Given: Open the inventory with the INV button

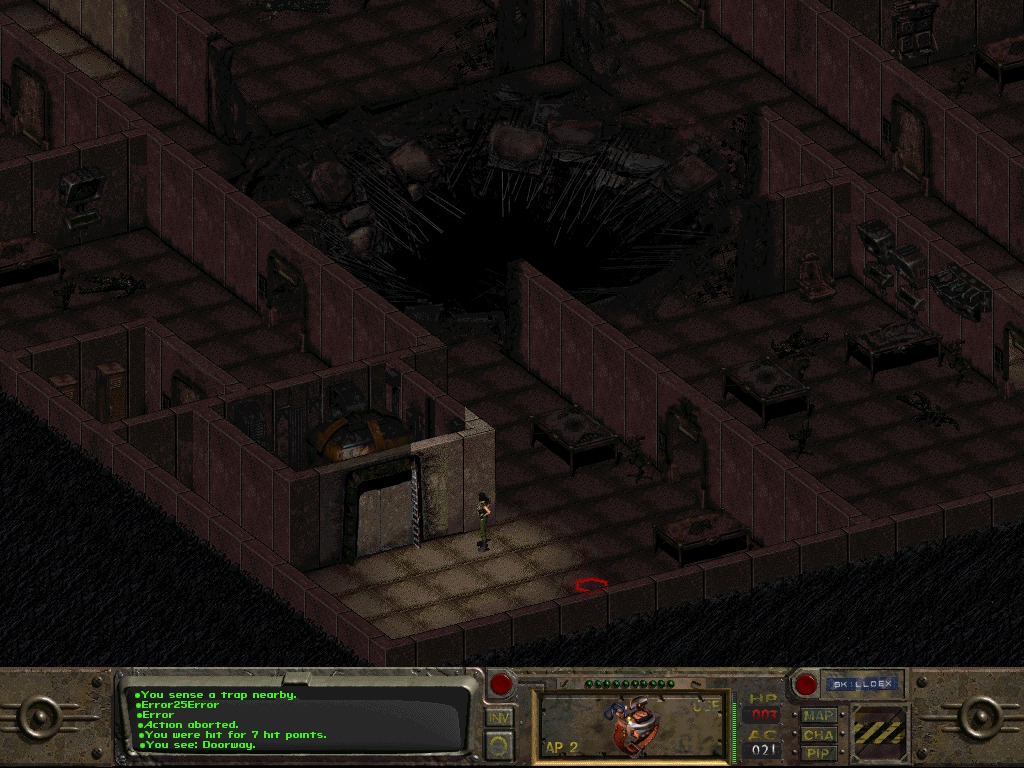Looking at the screenshot, I should [498, 716].
